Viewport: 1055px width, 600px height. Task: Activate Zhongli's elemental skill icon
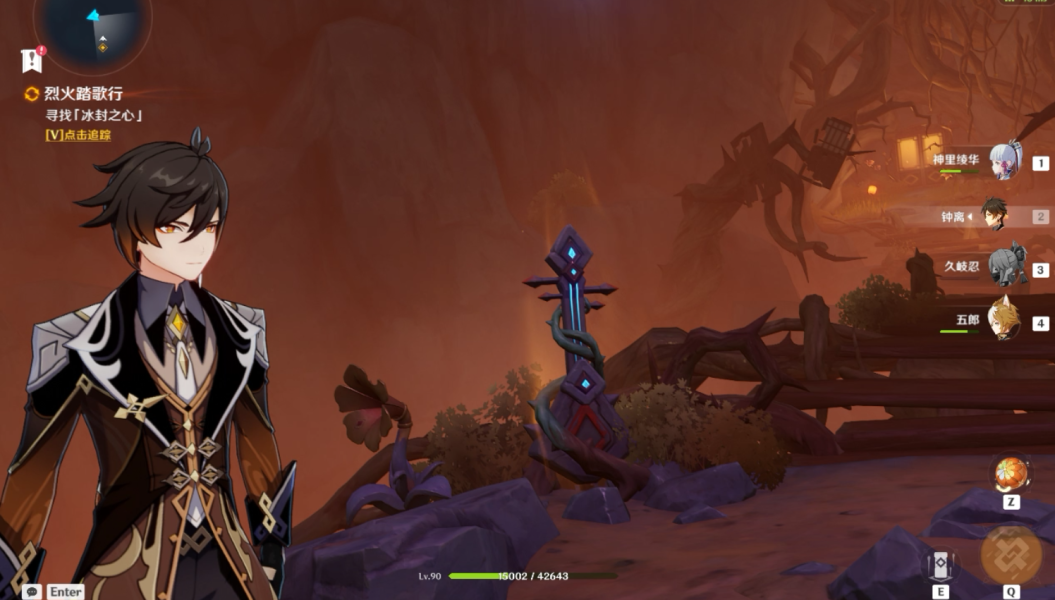click(x=941, y=566)
